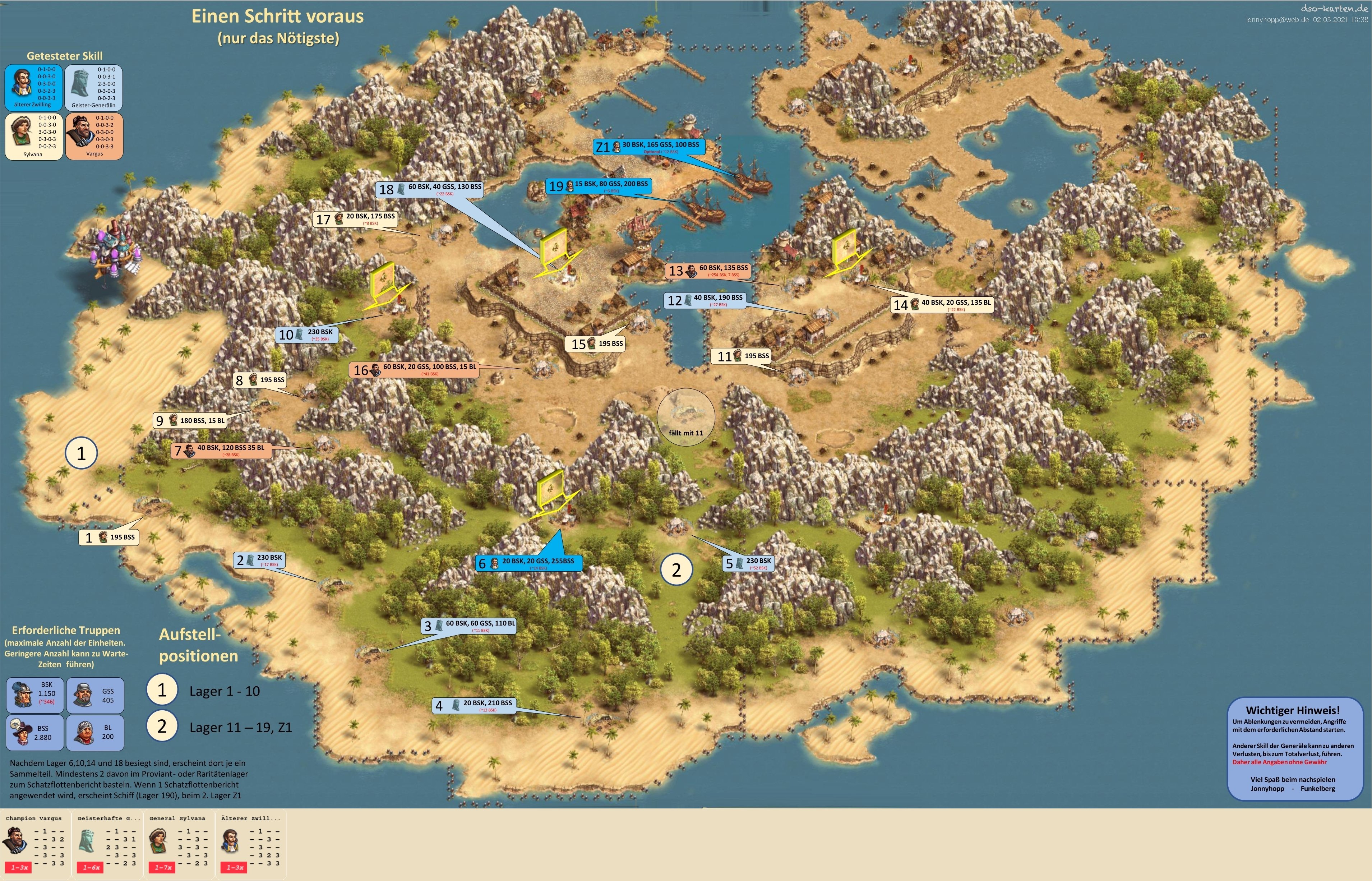Viewport: 1372px width, 881px height.
Task: Click the BSK troop requirement tile
Action: coord(35,693)
